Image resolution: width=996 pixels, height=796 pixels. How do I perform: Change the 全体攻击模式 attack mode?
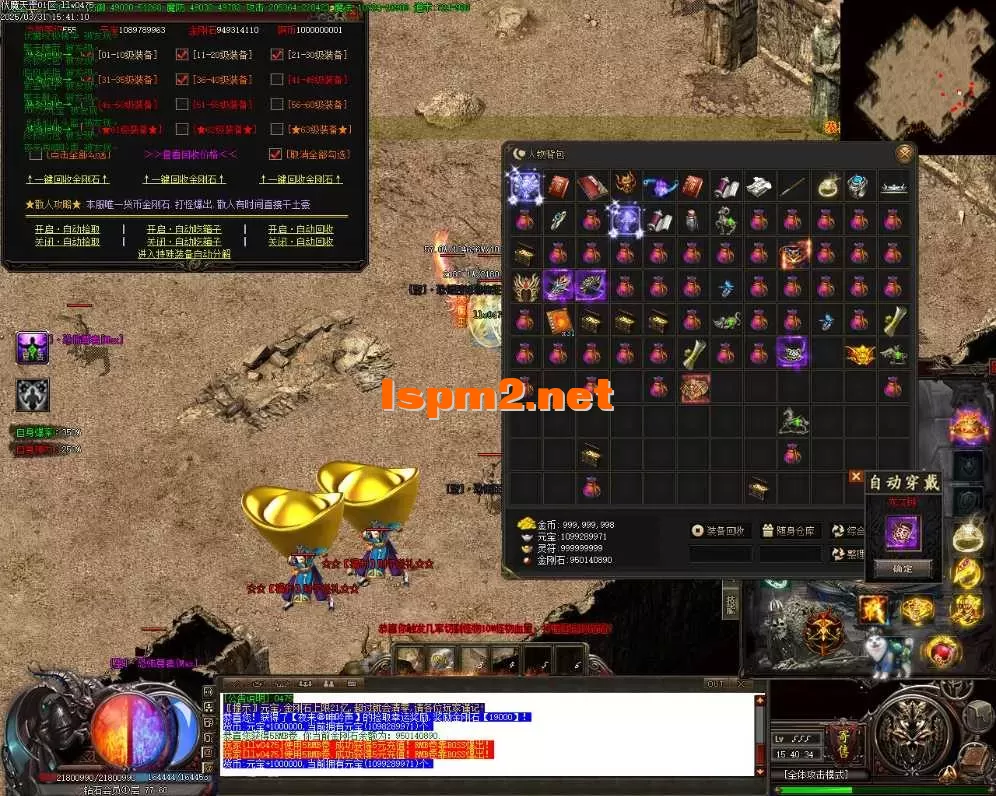pos(816,775)
